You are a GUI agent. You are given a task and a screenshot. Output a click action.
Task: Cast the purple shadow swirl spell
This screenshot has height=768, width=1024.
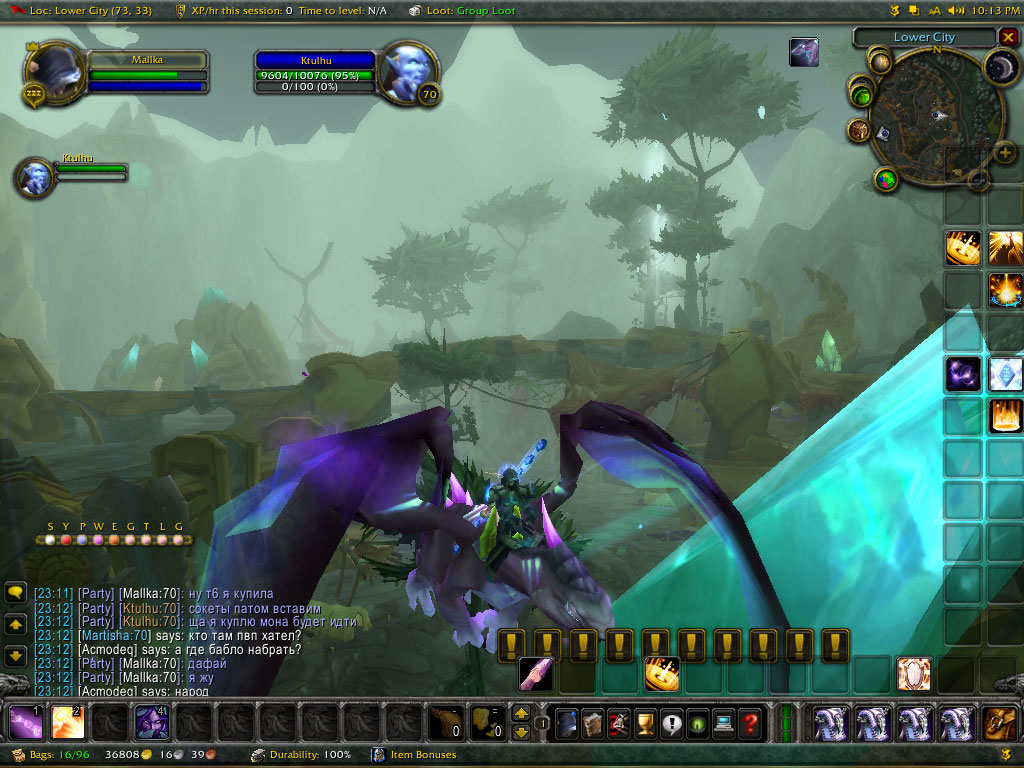963,374
